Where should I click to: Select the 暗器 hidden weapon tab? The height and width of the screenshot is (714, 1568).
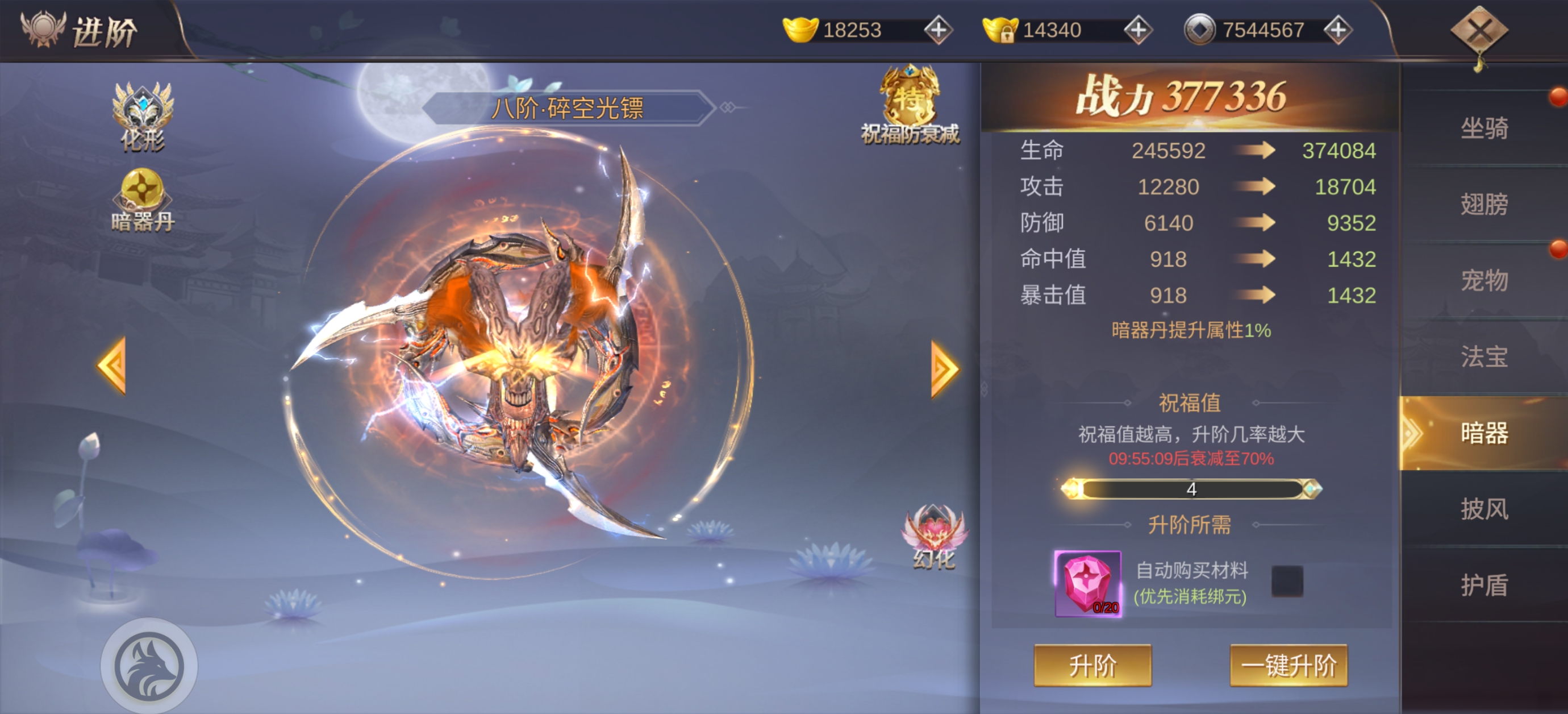point(1484,433)
